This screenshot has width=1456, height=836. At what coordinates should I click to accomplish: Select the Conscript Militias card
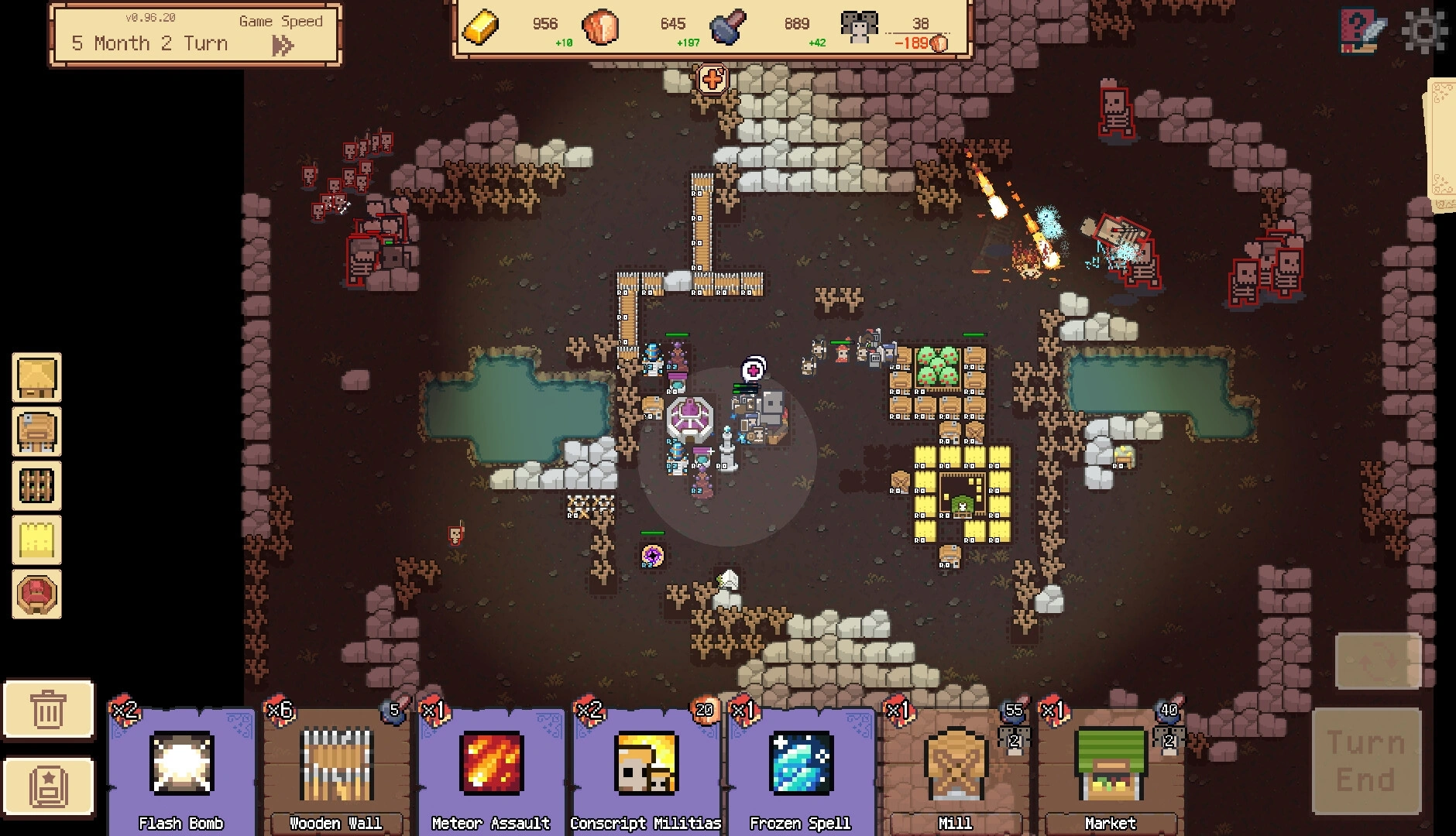pos(646,770)
